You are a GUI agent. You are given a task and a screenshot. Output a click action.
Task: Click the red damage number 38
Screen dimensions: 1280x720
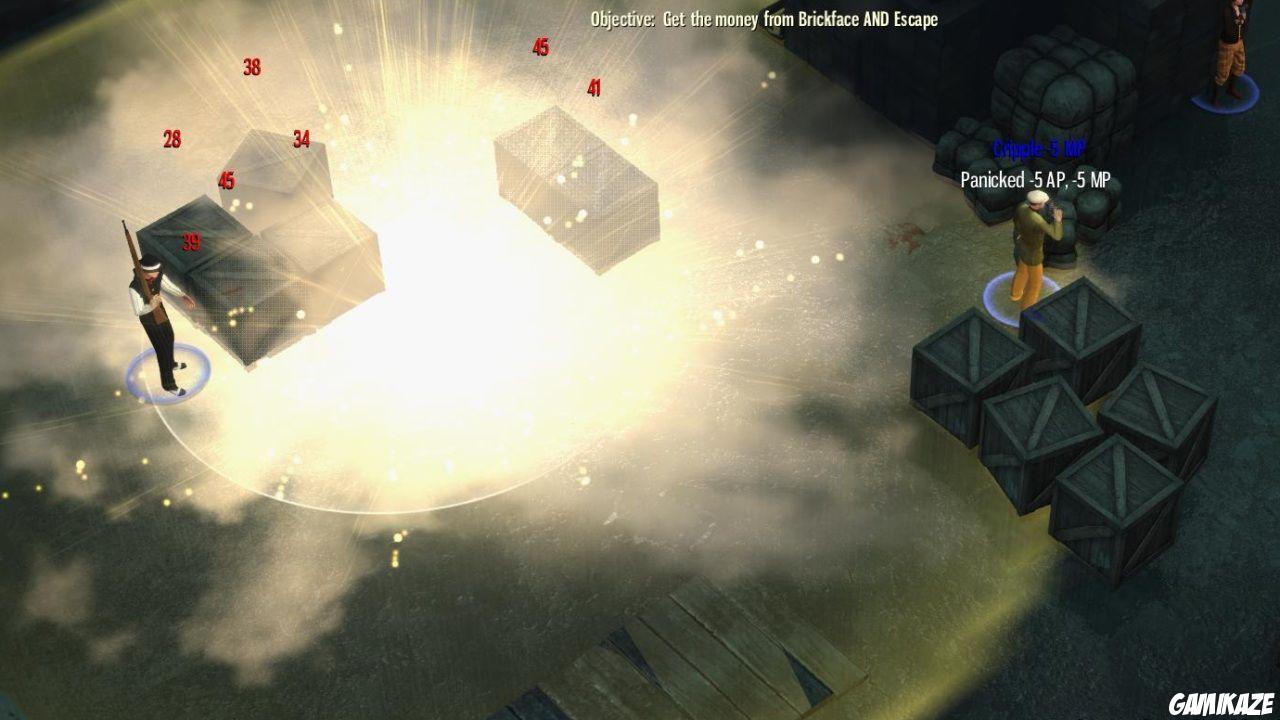pyautogui.click(x=250, y=68)
